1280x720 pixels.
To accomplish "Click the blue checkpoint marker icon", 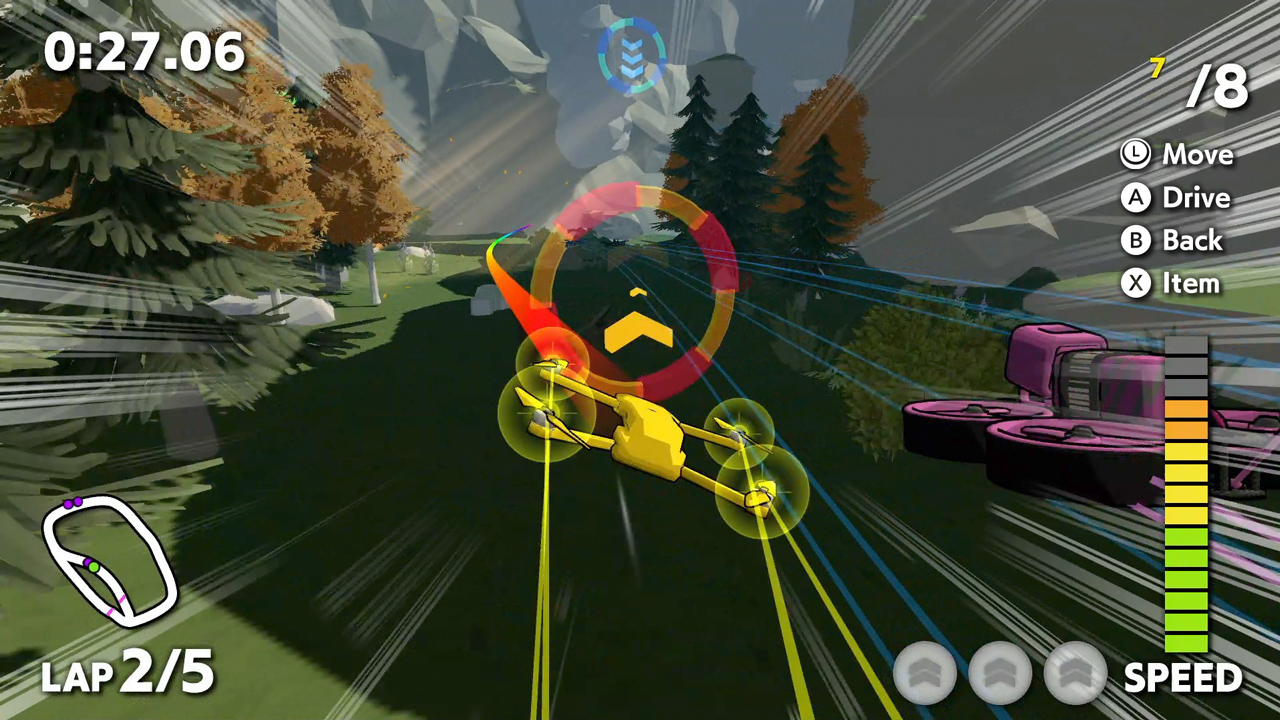I will (x=632, y=55).
